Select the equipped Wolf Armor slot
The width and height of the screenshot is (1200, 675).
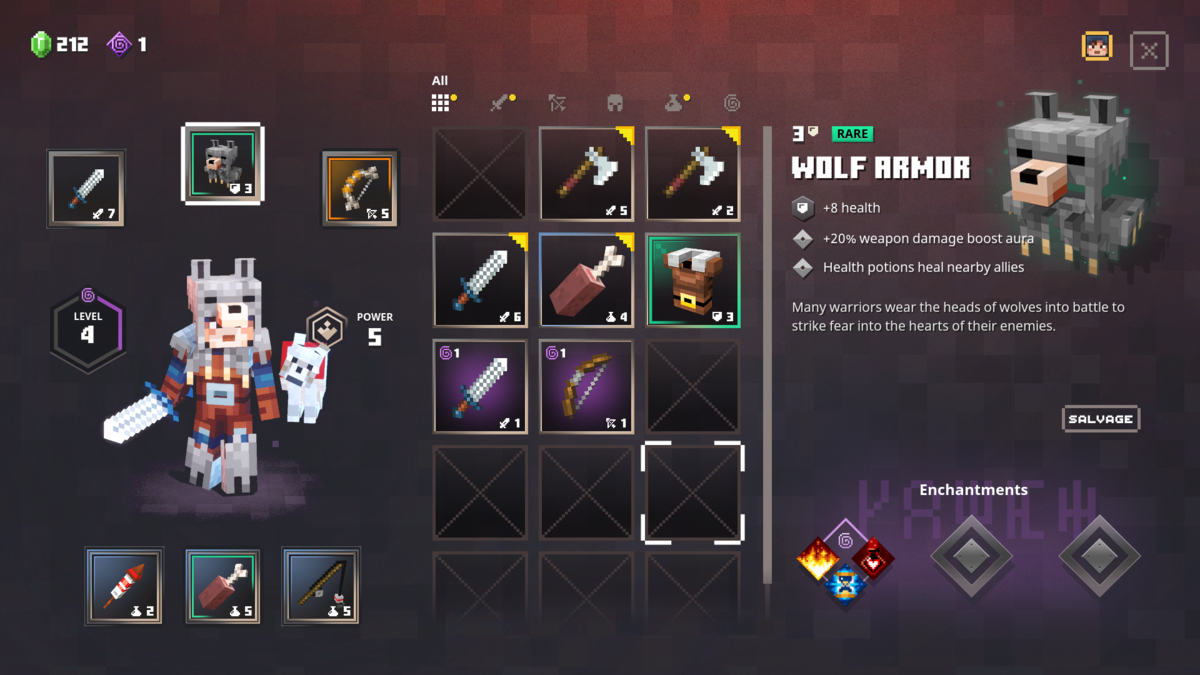click(223, 163)
